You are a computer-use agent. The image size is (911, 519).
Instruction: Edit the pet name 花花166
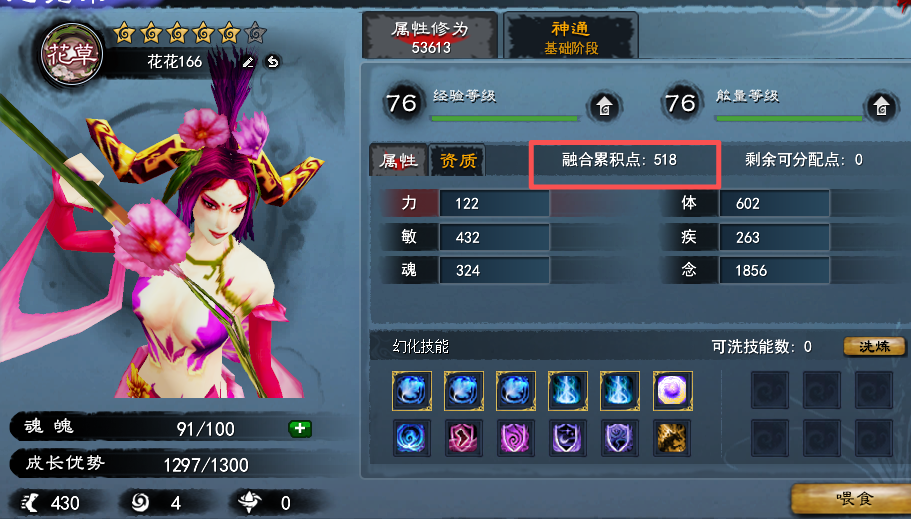coord(248,62)
